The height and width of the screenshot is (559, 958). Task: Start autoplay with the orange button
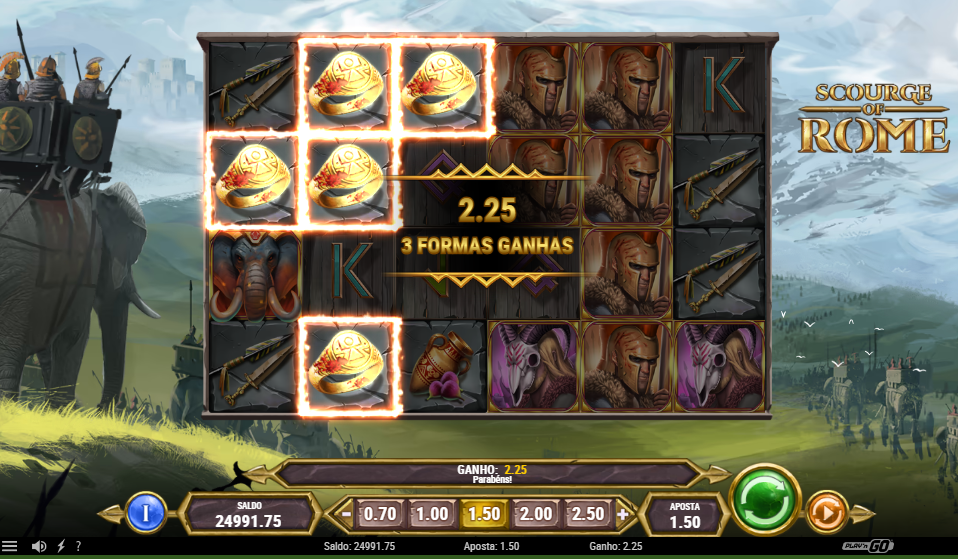(826, 513)
